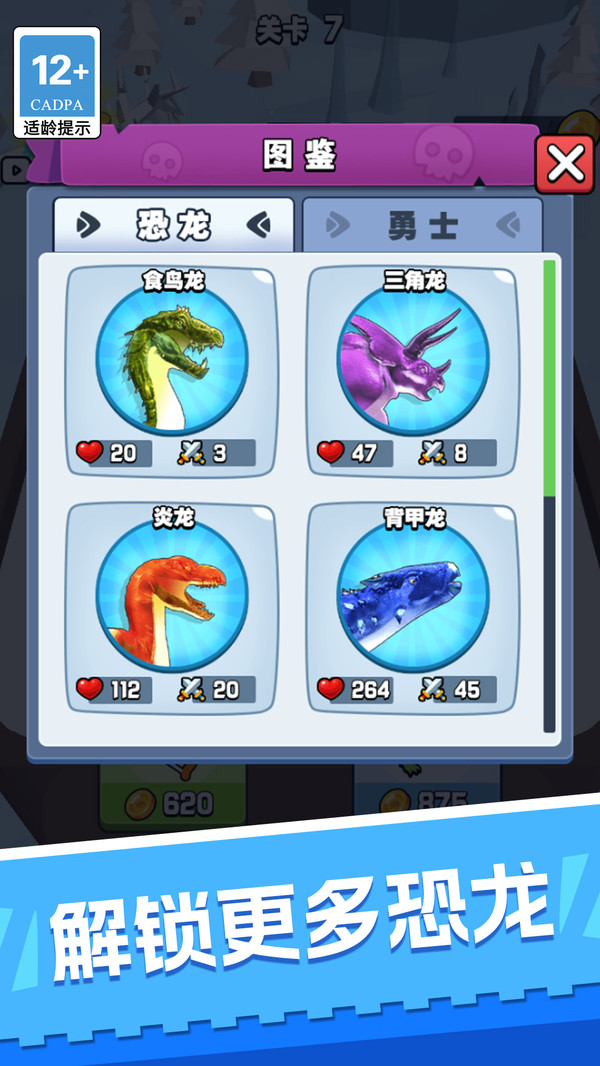Select the 恐龙 tab

[x=174, y=225]
